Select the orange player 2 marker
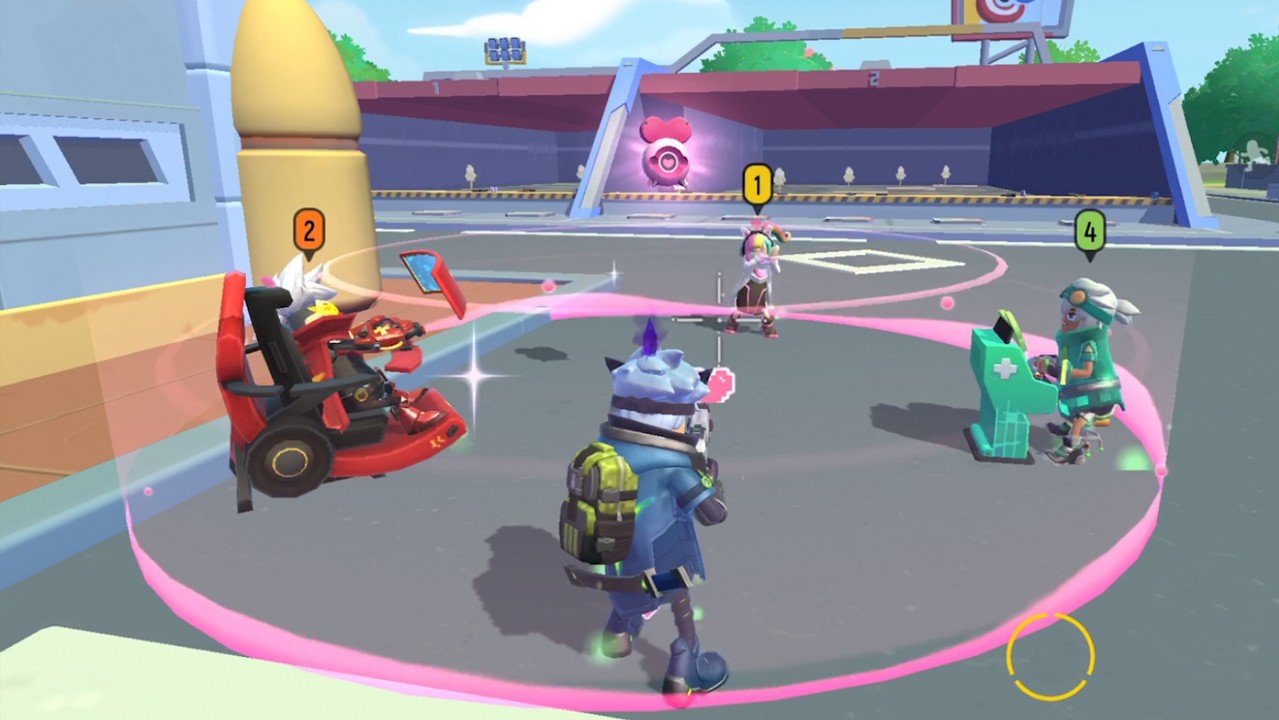Image resolution: width=1279 pixels, height=720 pixels. coord(309,232)
